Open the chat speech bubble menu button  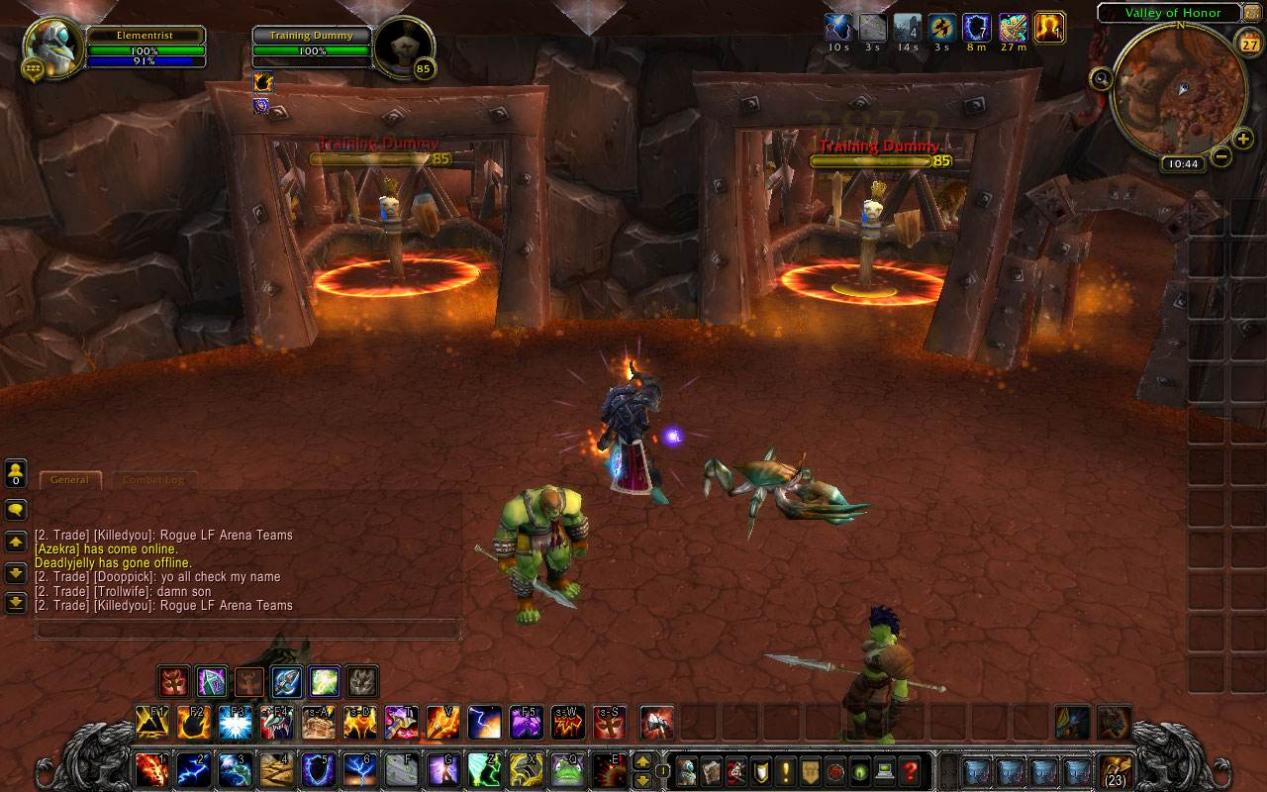(16, 510)
